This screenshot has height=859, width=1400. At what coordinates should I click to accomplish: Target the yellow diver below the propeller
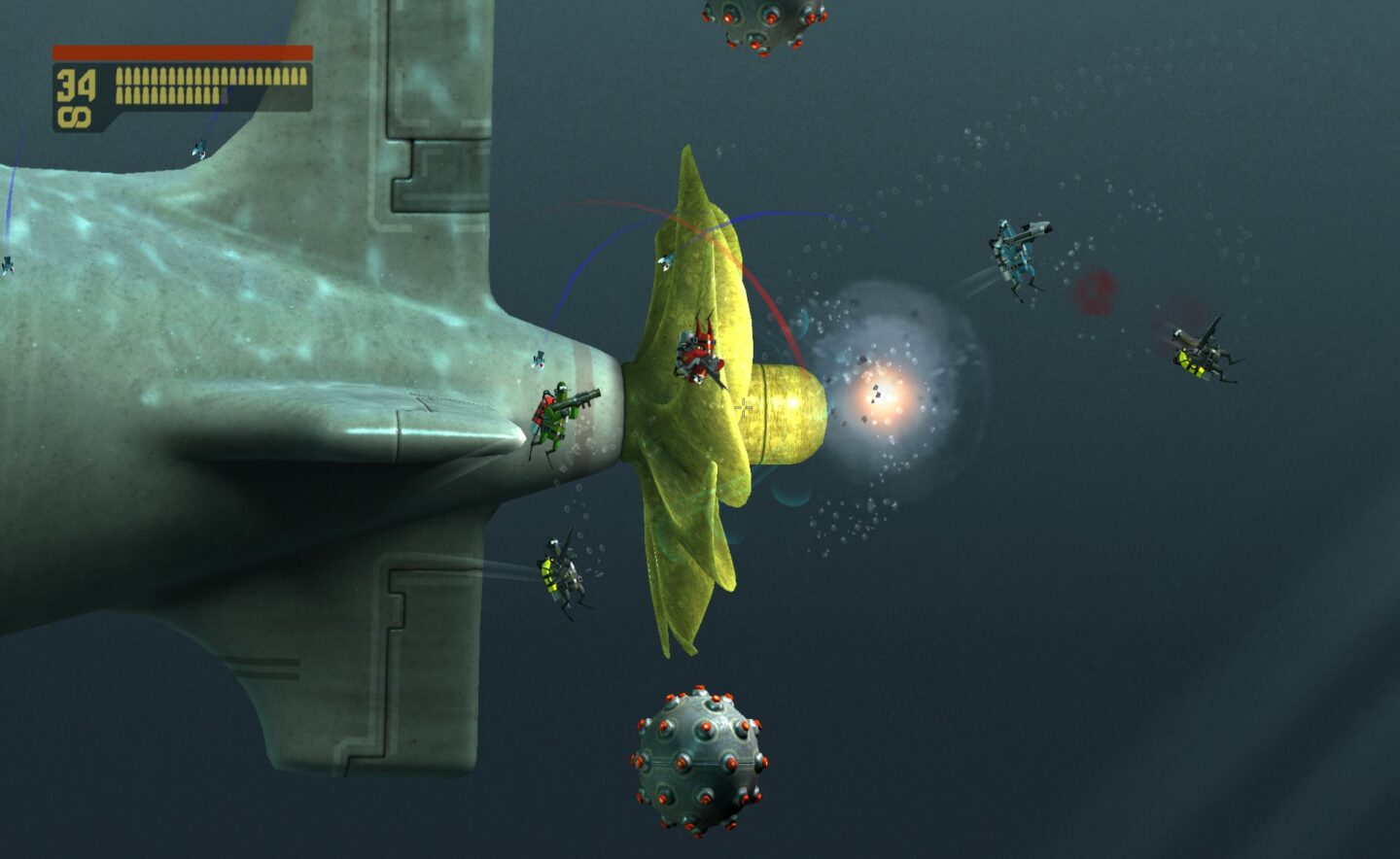tap(559, 573)
